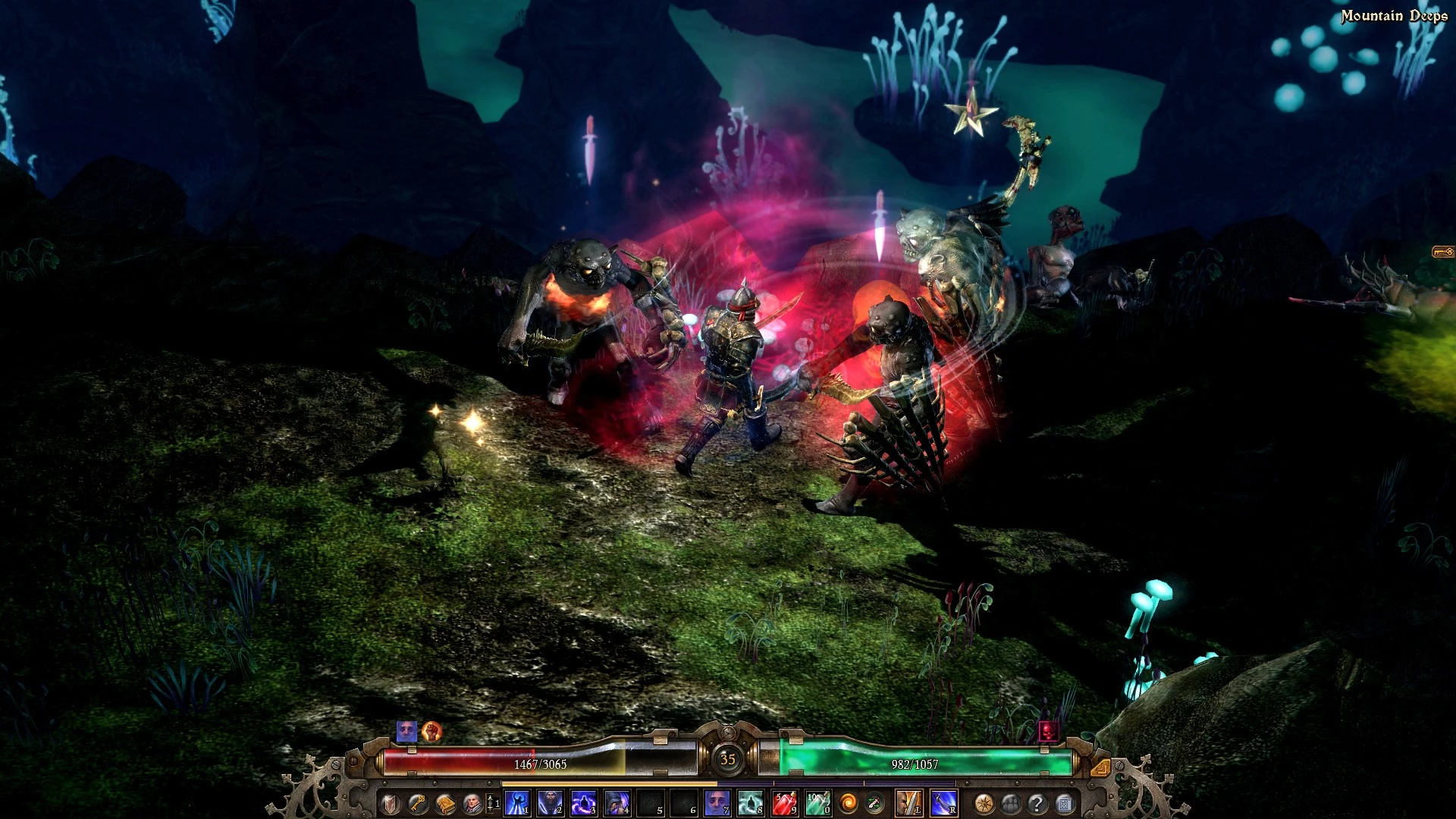Open the skill book window
Viewport: 1456px width, 819px height.
[x=445, y=803]
